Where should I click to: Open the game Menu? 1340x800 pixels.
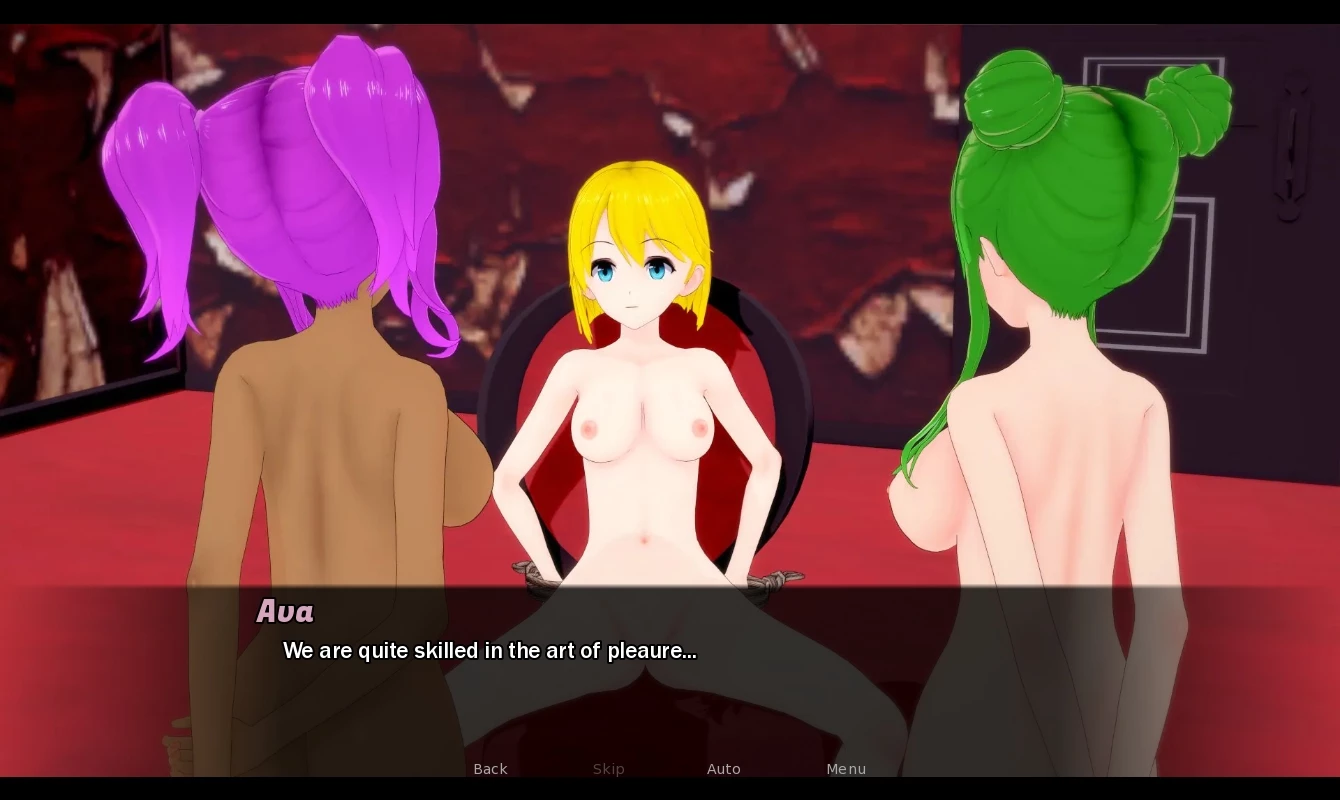(846, 769)
